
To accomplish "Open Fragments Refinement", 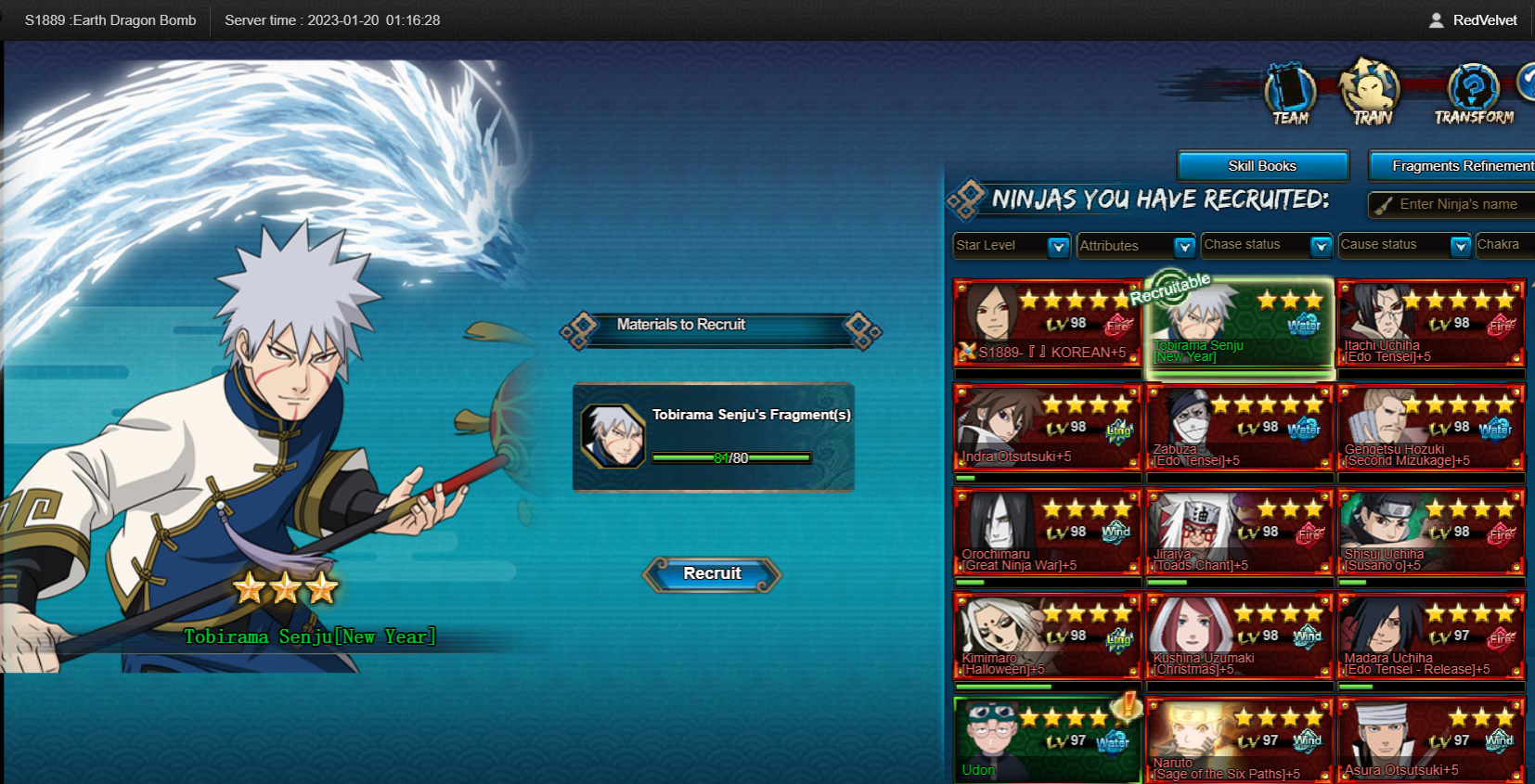I will 1459,166.
